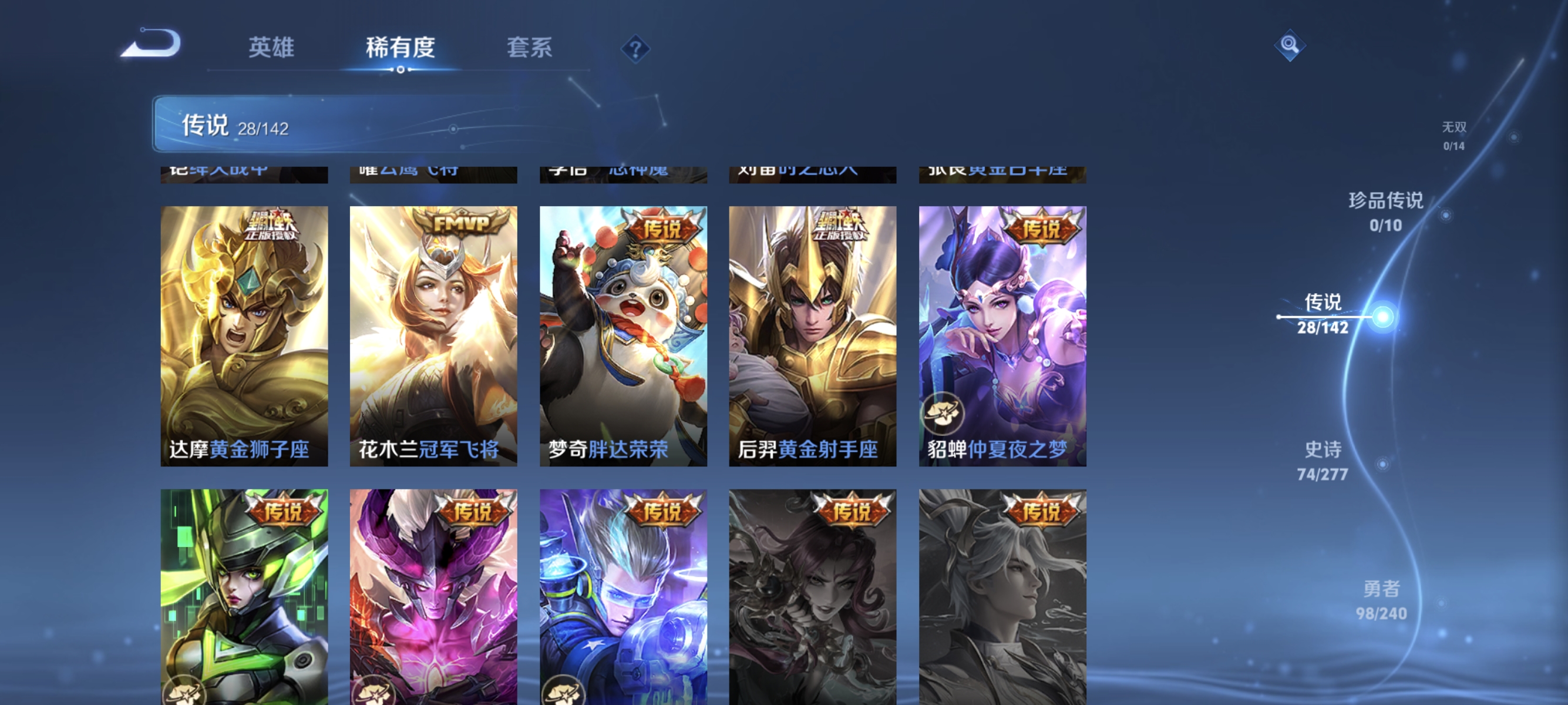Switch to the 英雄 tab
This screenshot has width=1568, height=705.
(x=271, y=48)
